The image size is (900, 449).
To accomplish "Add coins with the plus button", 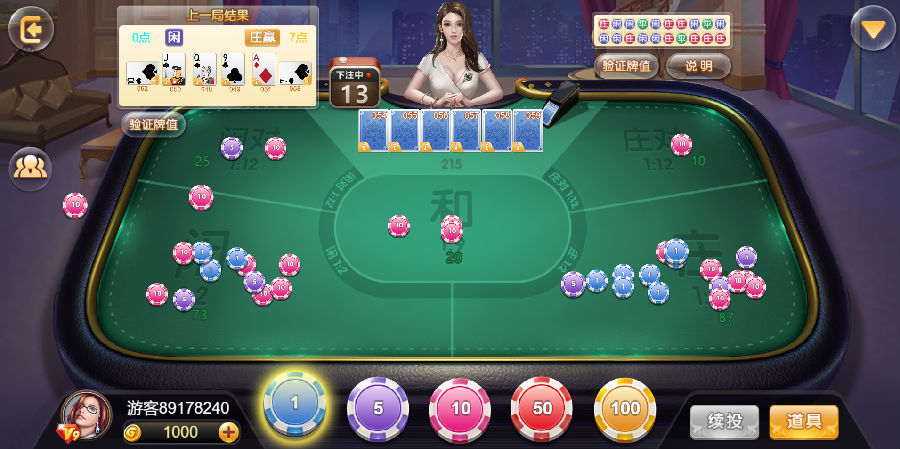I will coord(229,432).
